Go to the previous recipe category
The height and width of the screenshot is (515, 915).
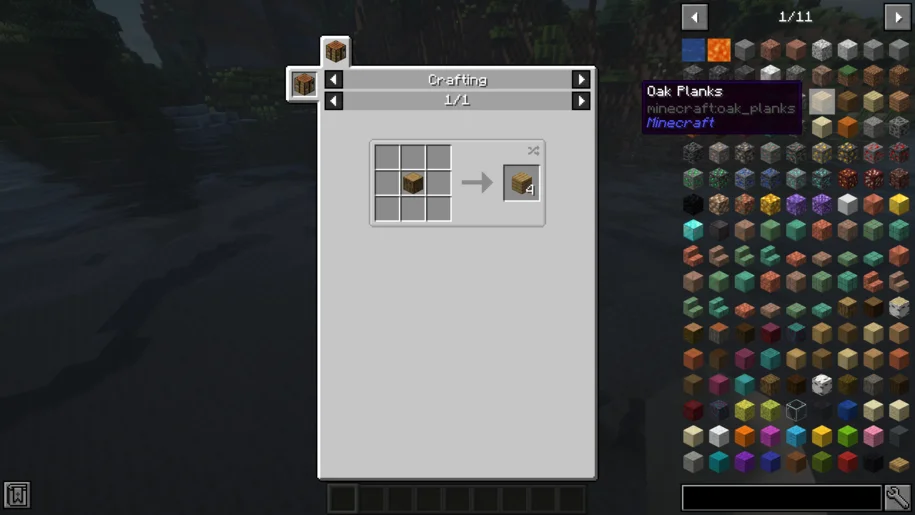click(x=334, y=80)
